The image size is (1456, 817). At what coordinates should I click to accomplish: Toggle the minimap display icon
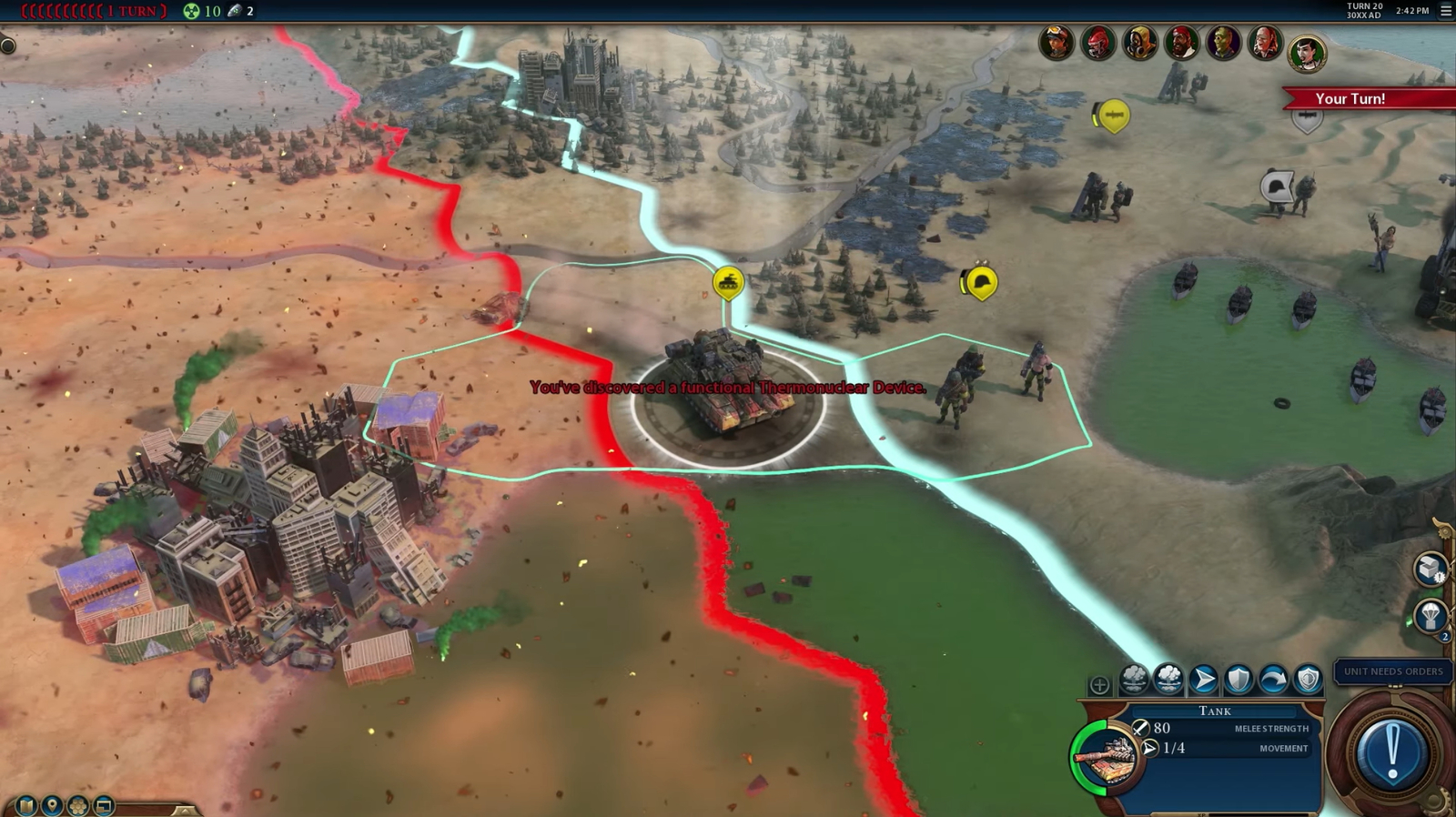click(104, 806)
